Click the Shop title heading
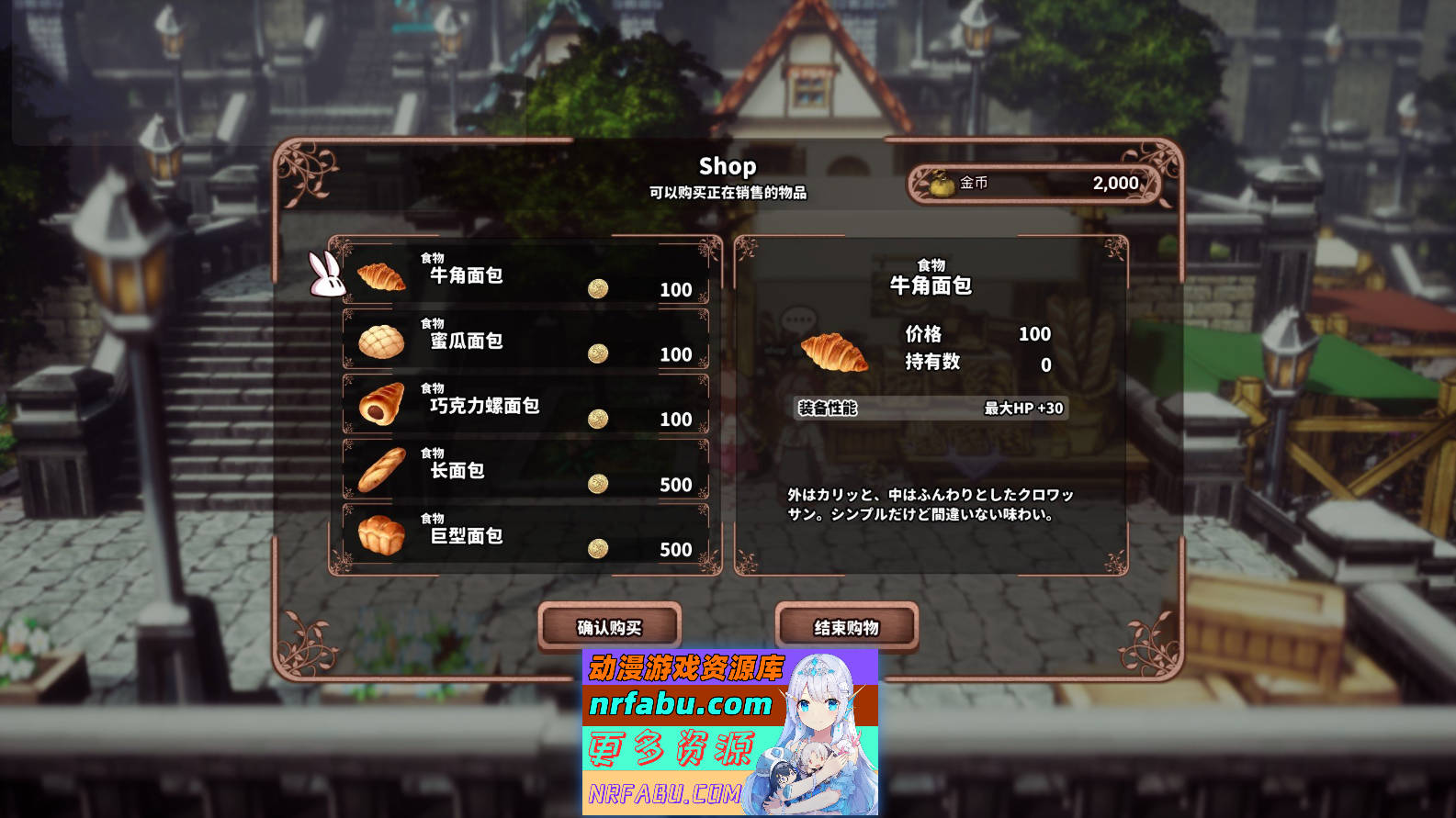This screenshot has height=818, width=1456. [728, 167]
